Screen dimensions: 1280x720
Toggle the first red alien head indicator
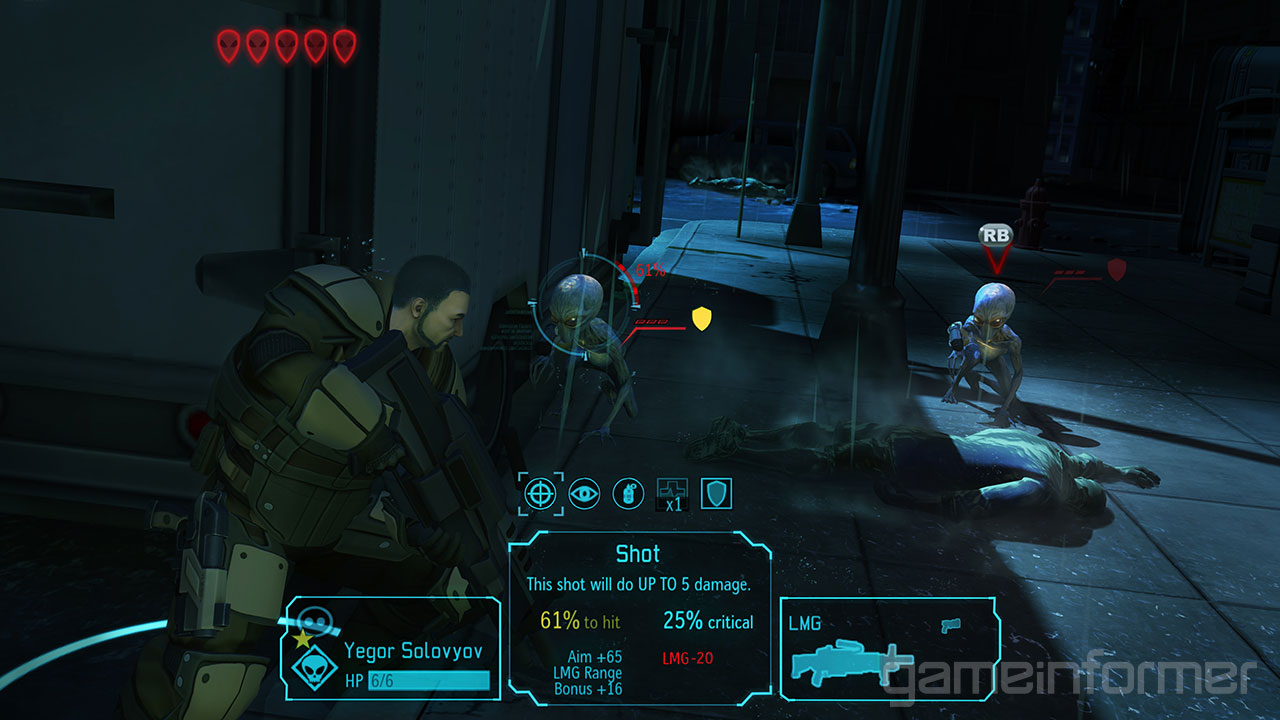tap(228, 42)
